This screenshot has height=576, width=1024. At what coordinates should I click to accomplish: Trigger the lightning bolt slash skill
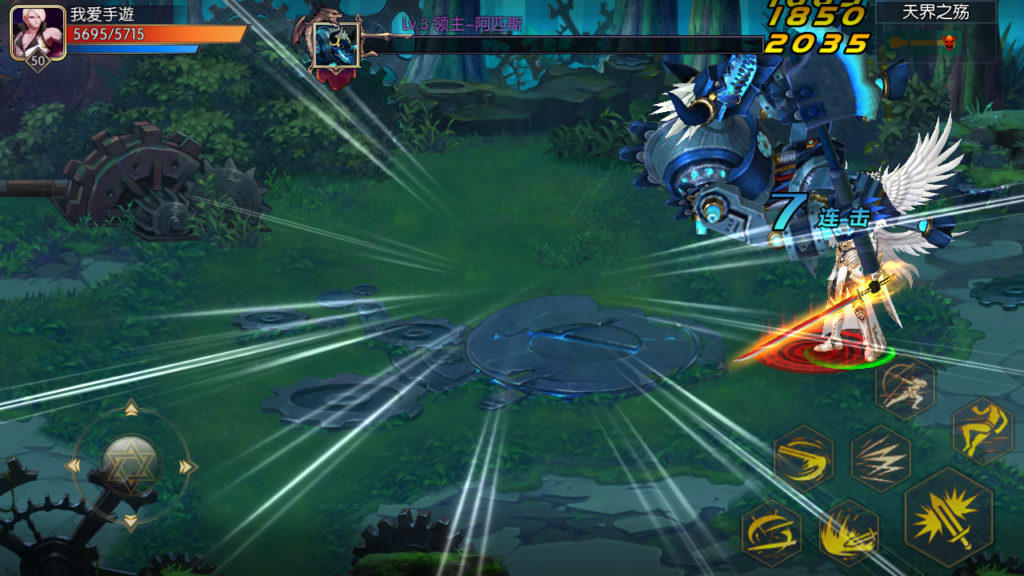click(x=881, y=458)
